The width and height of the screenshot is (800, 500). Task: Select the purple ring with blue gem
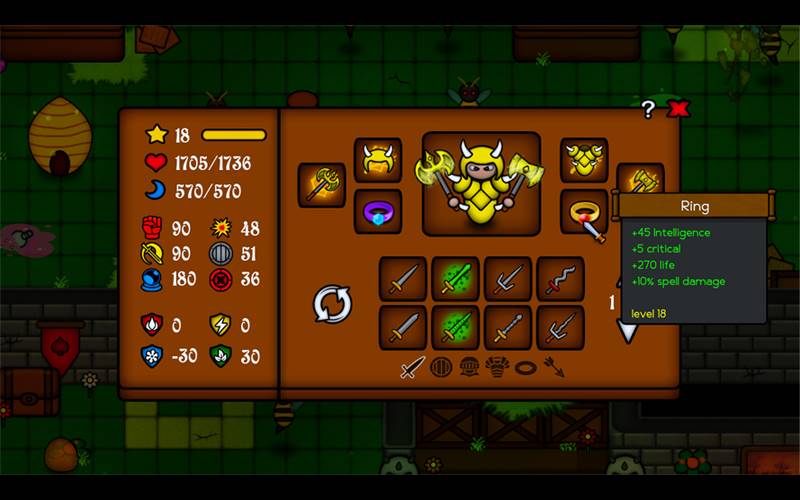pyautogui.click(x=378, y=211)
